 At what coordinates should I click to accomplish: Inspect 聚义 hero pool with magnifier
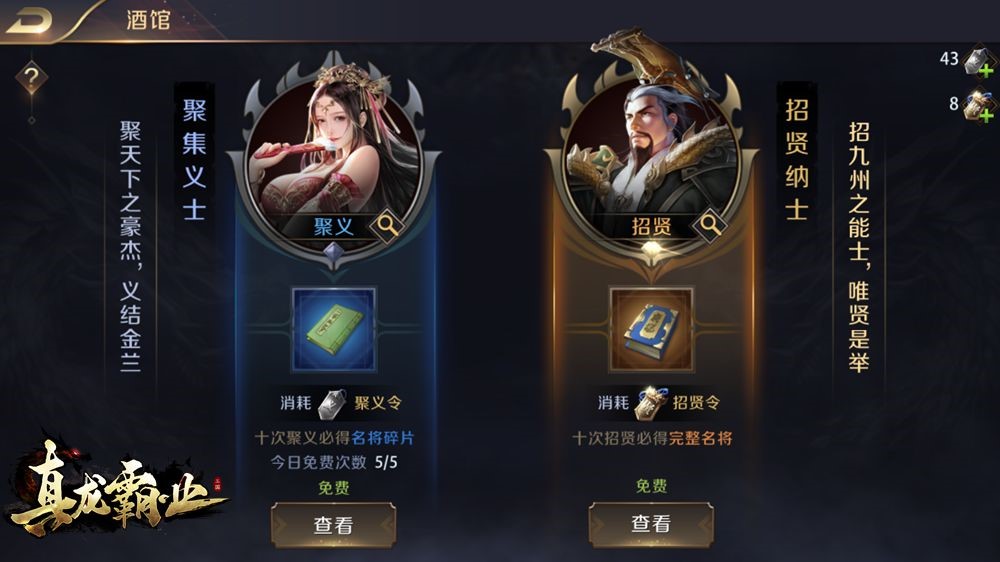point(386,226)
